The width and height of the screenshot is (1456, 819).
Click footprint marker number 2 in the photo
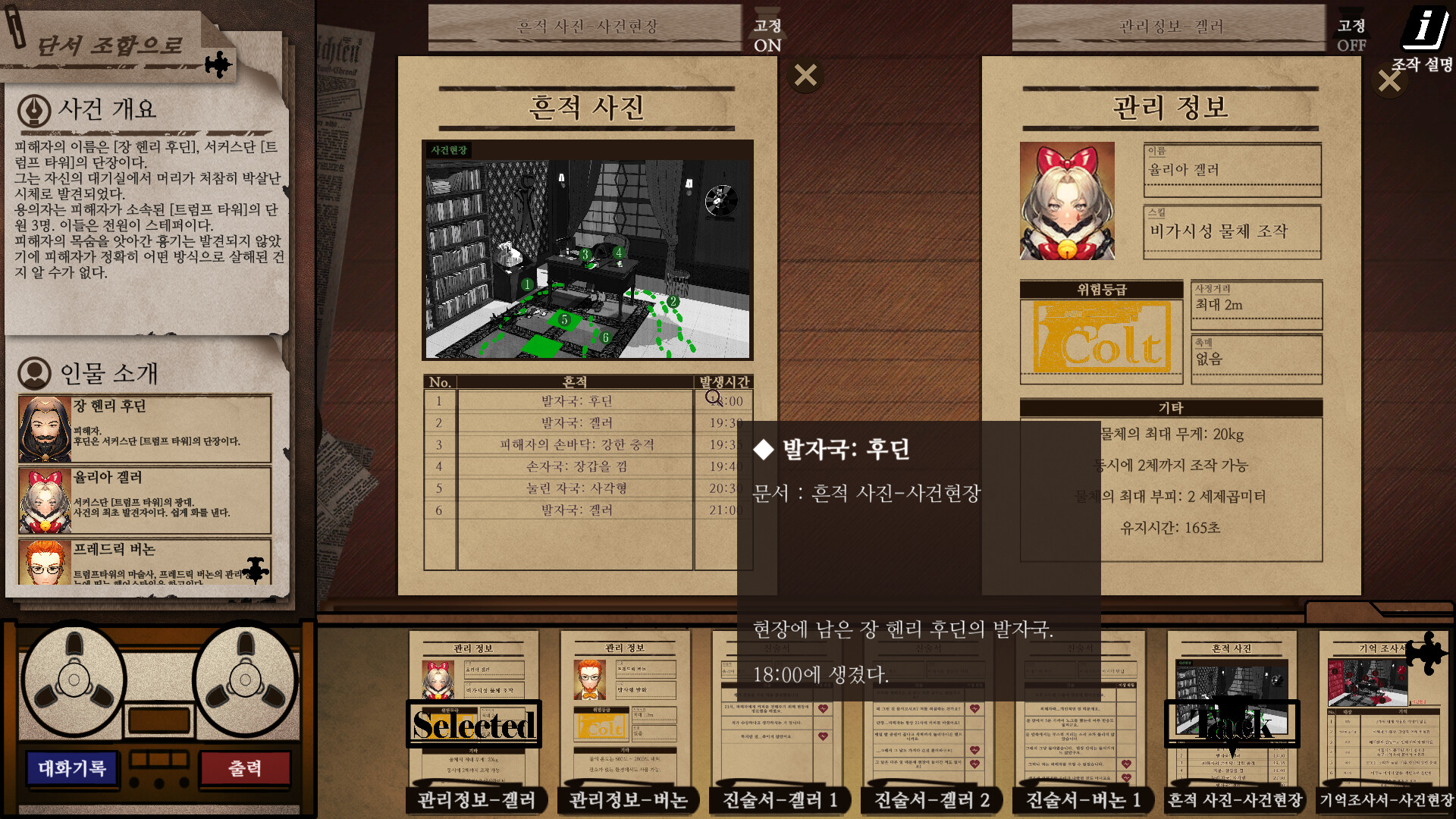[673, 300]
